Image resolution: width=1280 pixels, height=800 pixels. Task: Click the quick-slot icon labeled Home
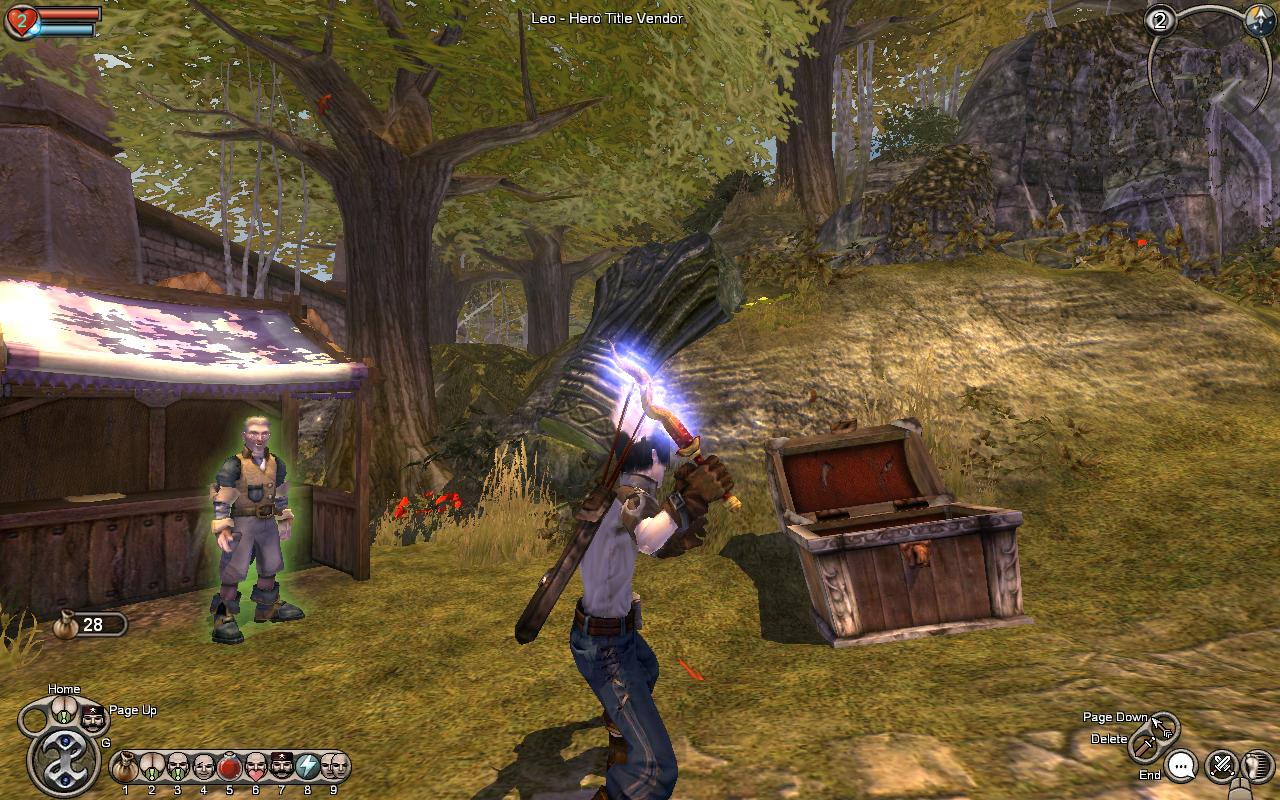64,711
